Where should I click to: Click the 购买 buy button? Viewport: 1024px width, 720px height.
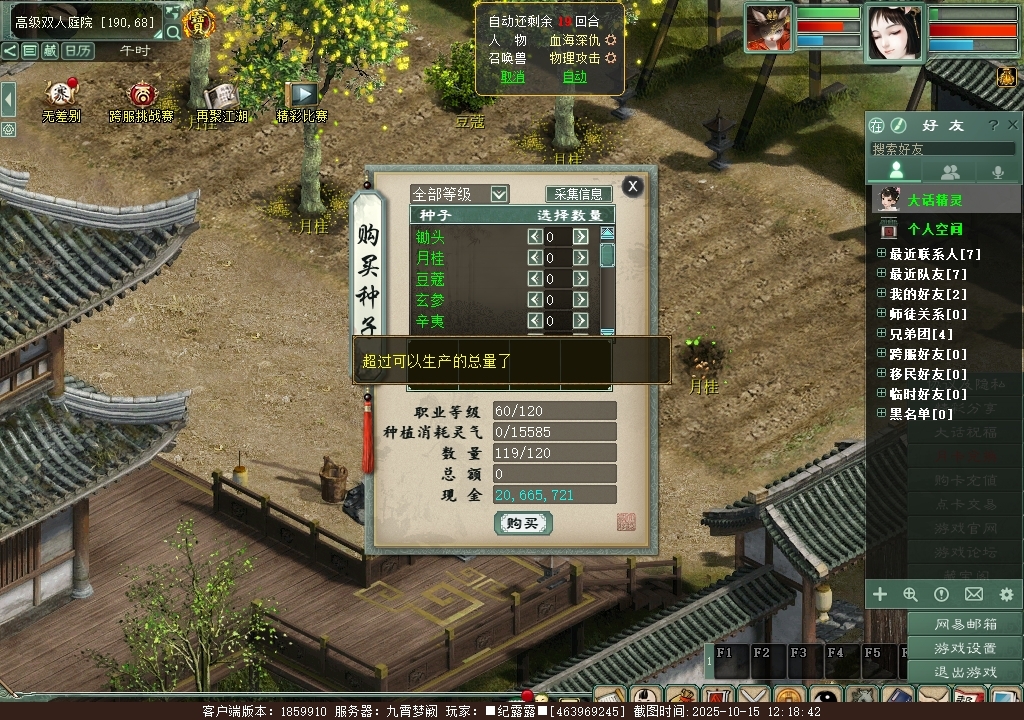(523, 523)
